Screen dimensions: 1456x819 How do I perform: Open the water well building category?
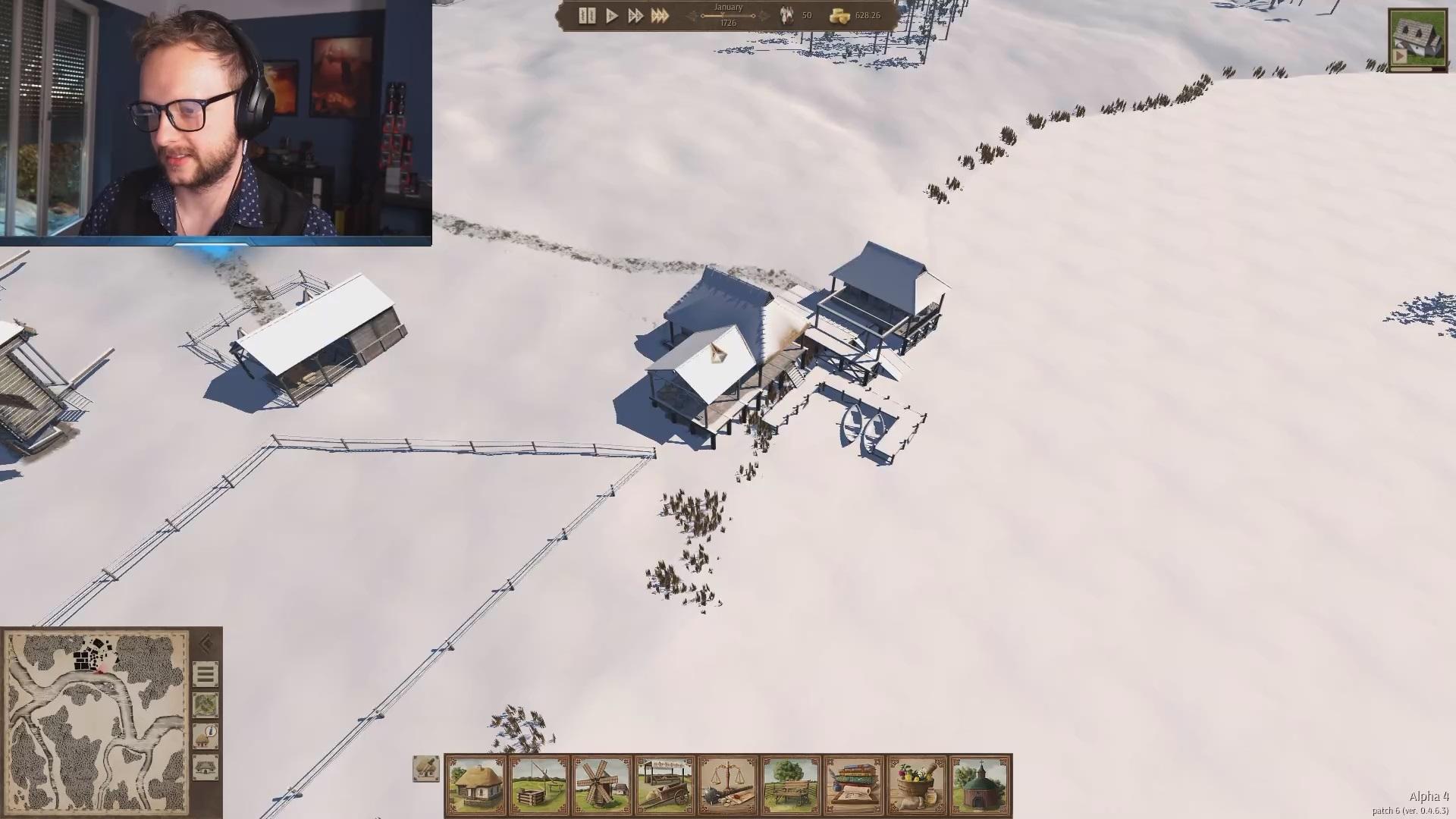(x=539, y=785)
